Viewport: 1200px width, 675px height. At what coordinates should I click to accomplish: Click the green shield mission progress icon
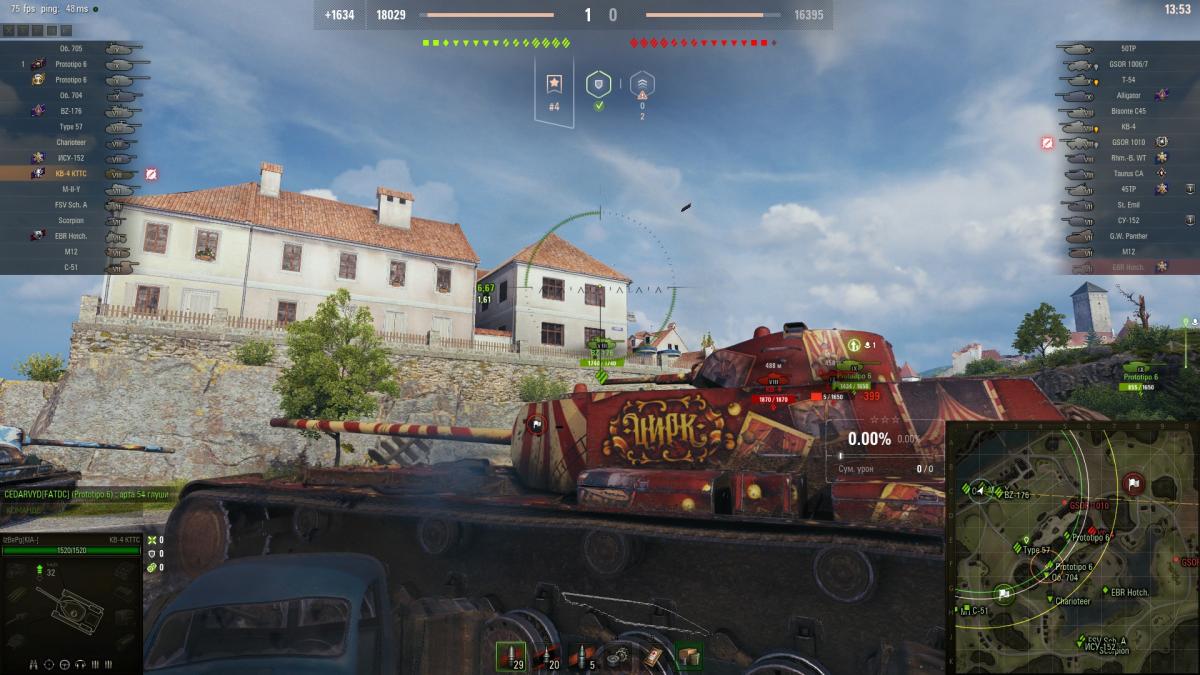(598, 85)
